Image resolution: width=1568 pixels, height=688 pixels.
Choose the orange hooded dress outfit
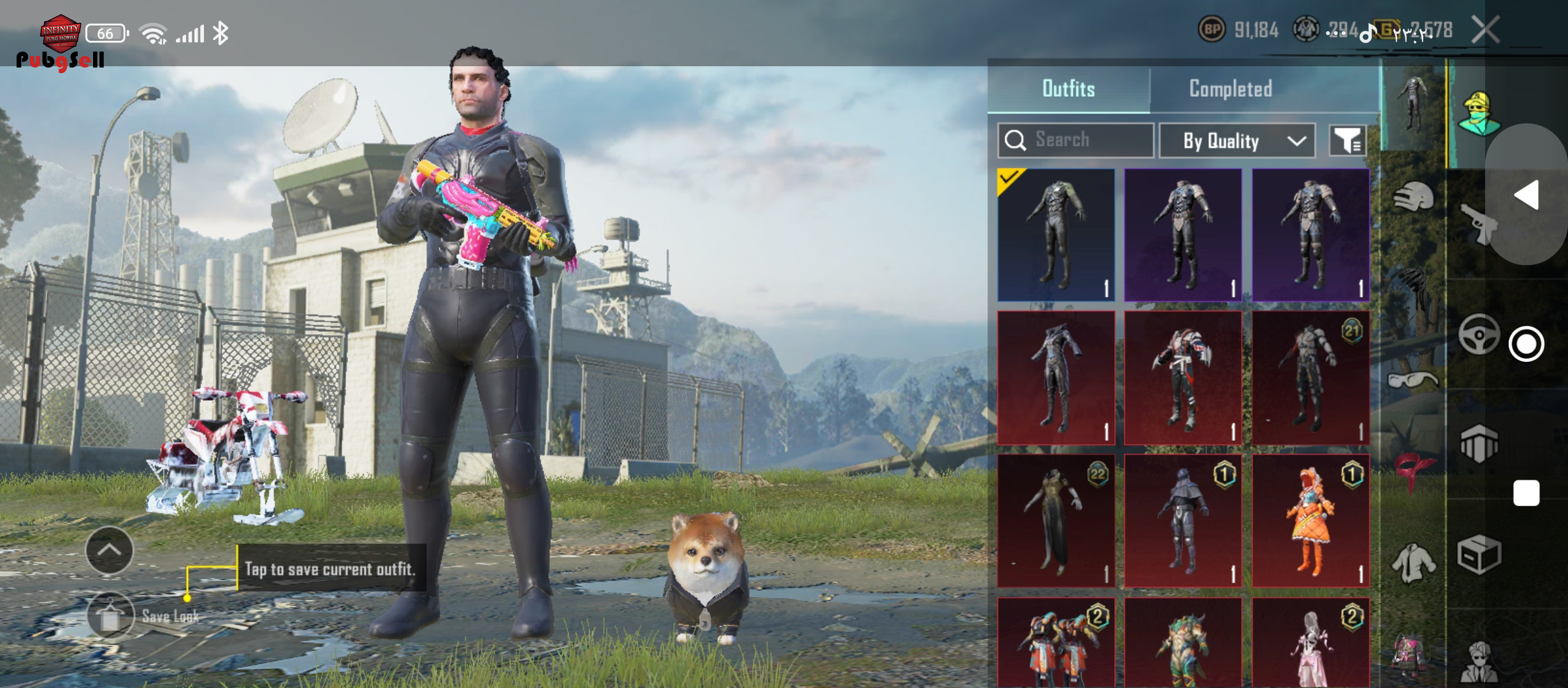1310,520
